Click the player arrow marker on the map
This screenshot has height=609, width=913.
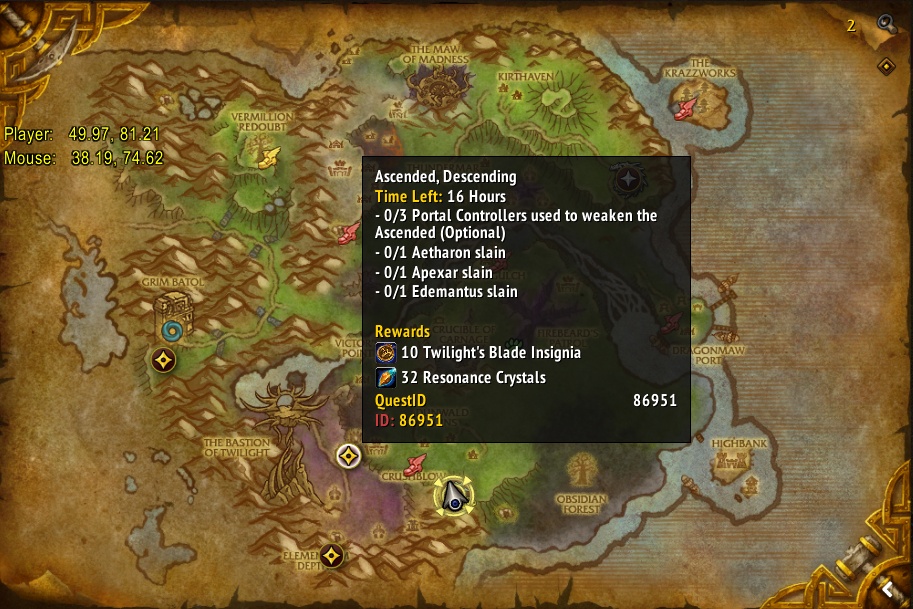click(453, 496)
